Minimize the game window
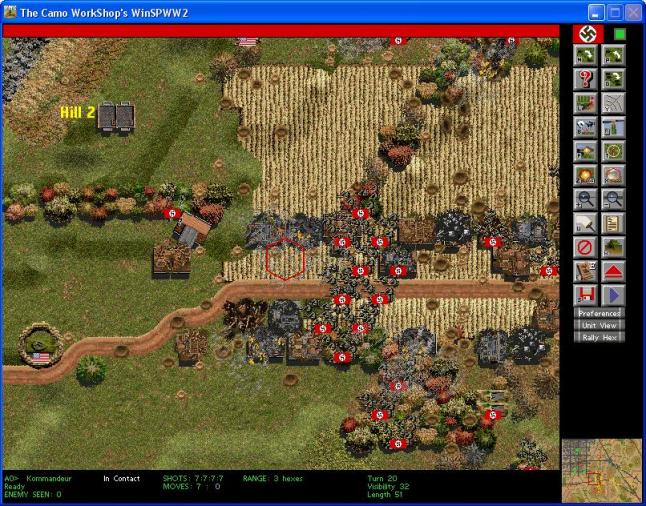Screen dimensions: 646x506 pyautogui.click(x=596, y=12)
